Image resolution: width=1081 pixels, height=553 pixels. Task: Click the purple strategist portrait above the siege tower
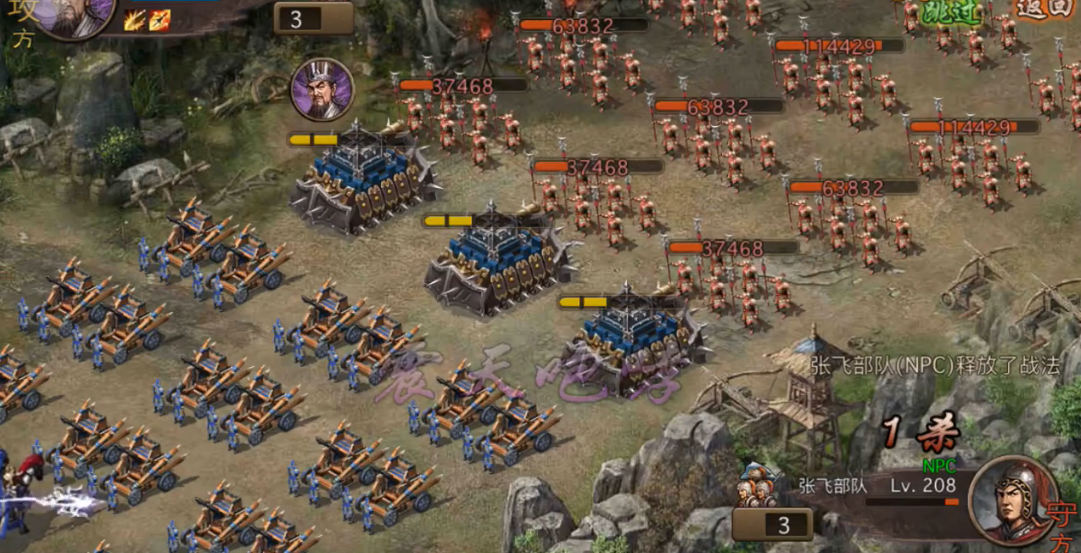322,90
